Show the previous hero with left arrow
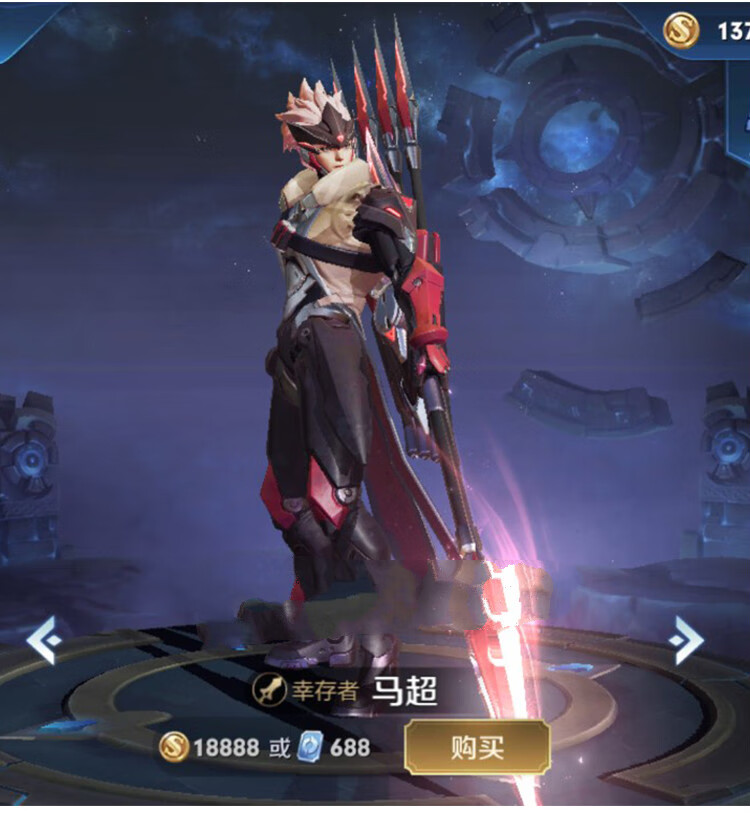This screenshot has width=750, height=813. pyautogui.click(x=43, y=640)
